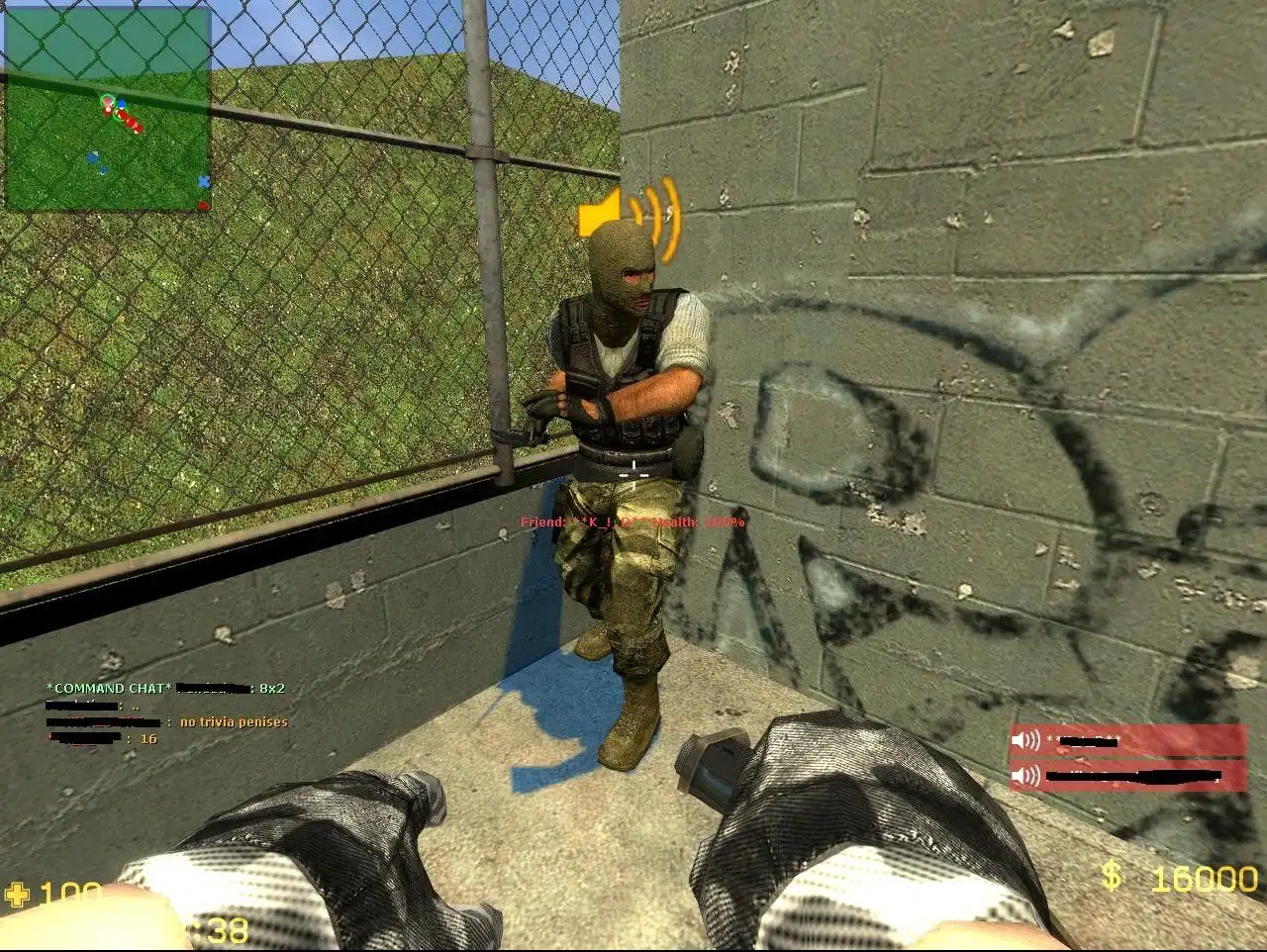The image size is (1267, 952).
Task: Click the yellow health cross icon
Action: tap(17, 895)
